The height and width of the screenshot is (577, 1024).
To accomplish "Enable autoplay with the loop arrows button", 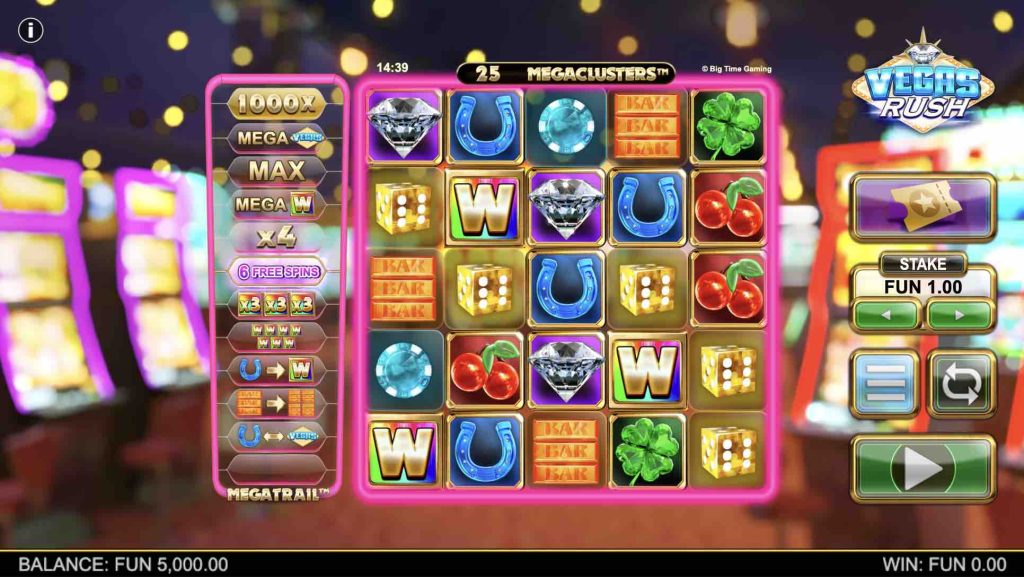I will [961, 383].
